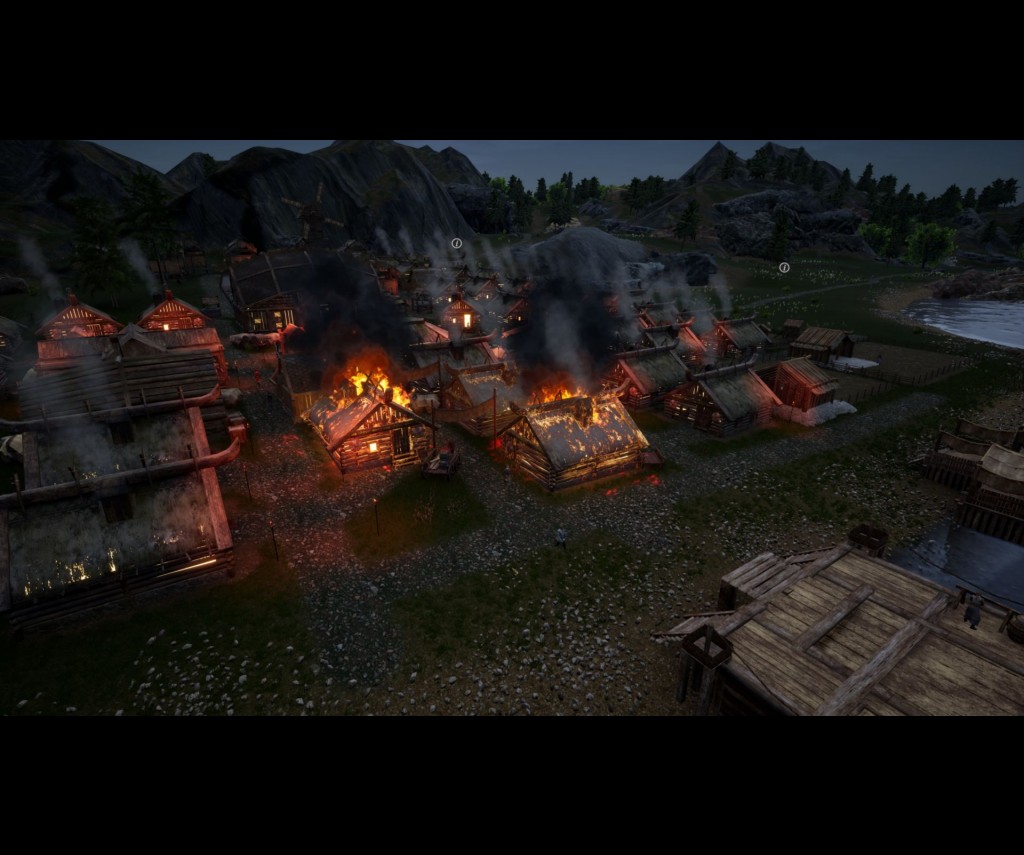The image size is (1024, 855).
Task: Click the info marker in the lakeside meadow
Action: 784,267
